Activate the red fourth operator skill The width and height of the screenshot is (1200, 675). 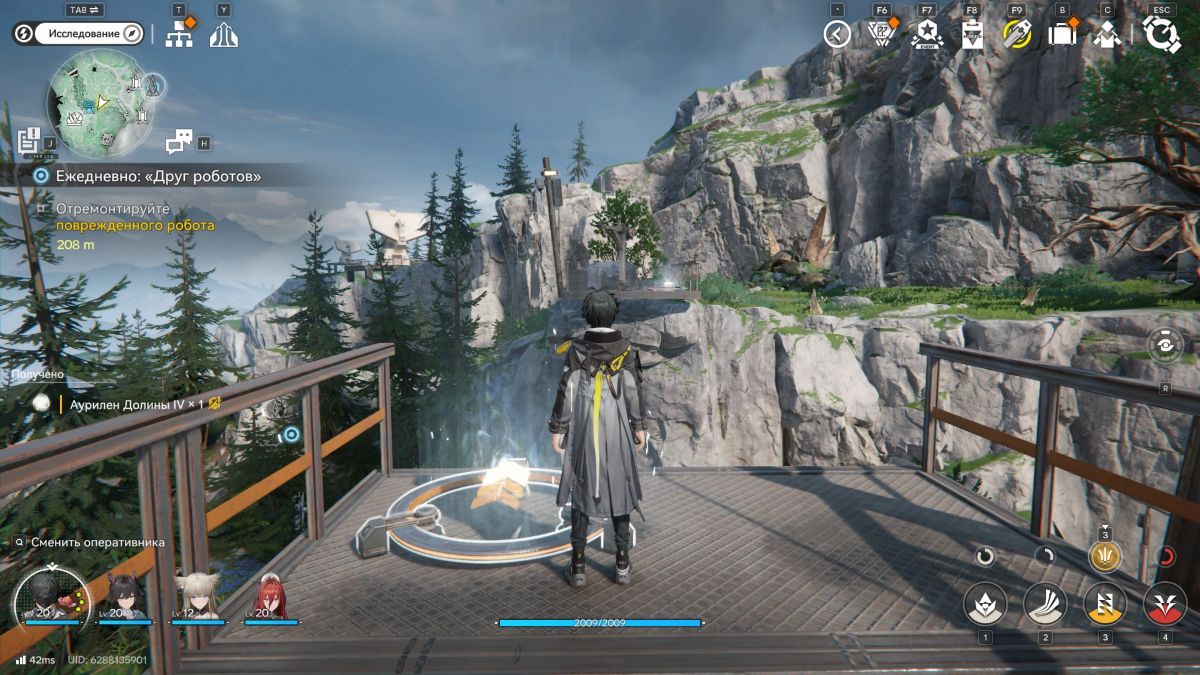tap(1165, 603)
